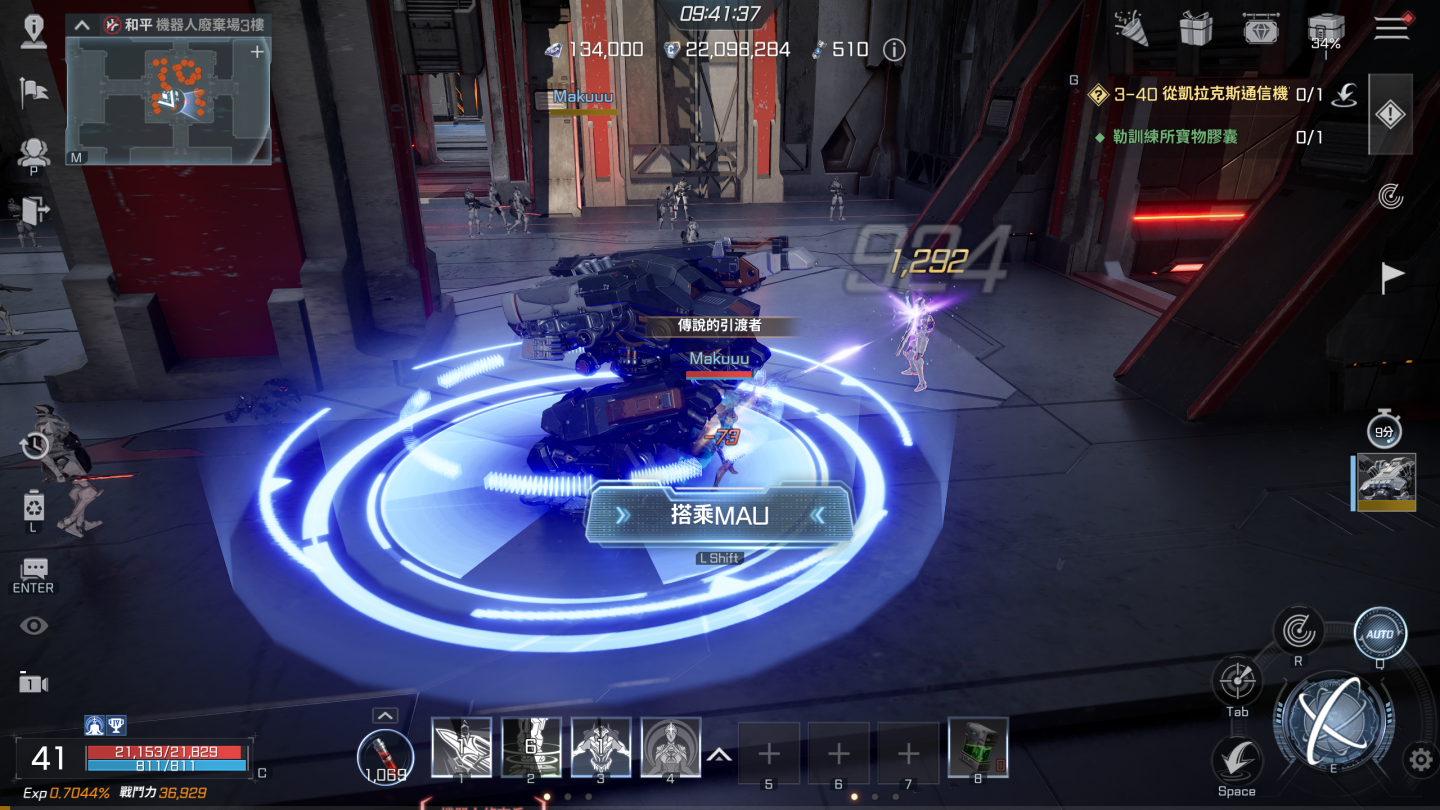Board the MAU with the 搭乘MAU button

pyautogui.click(x=719, y=515)
